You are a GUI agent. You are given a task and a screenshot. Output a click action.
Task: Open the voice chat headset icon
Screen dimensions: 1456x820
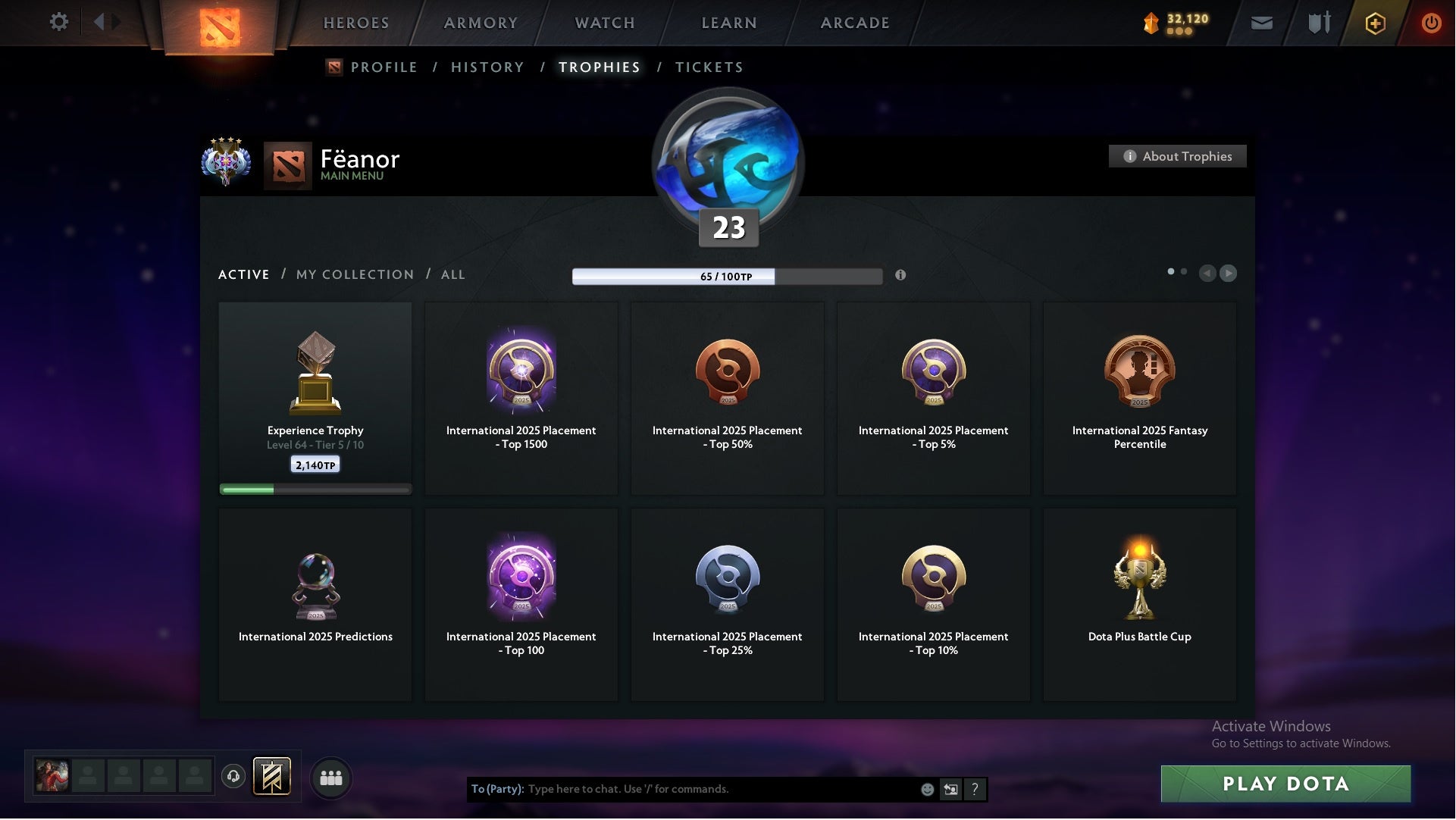(233, 778)
